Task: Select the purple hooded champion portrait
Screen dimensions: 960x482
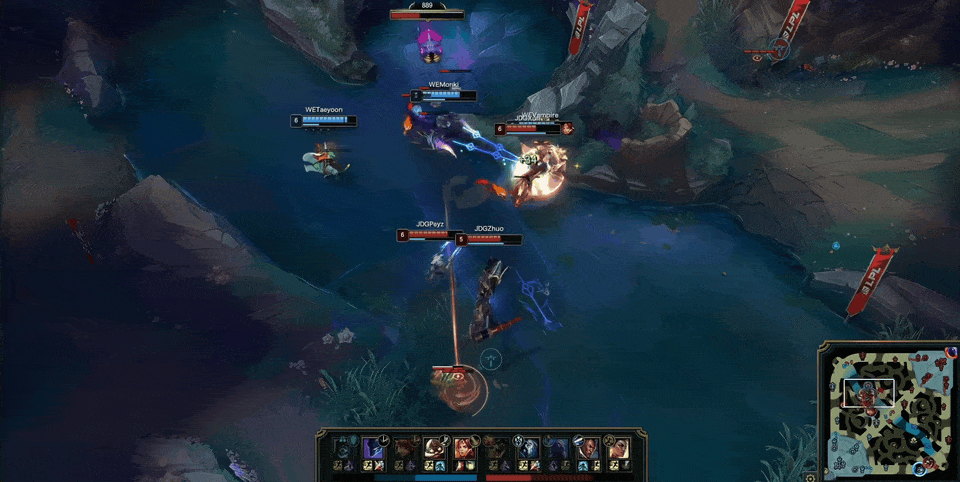Action: pyautogui.click(x=372, y=447)
